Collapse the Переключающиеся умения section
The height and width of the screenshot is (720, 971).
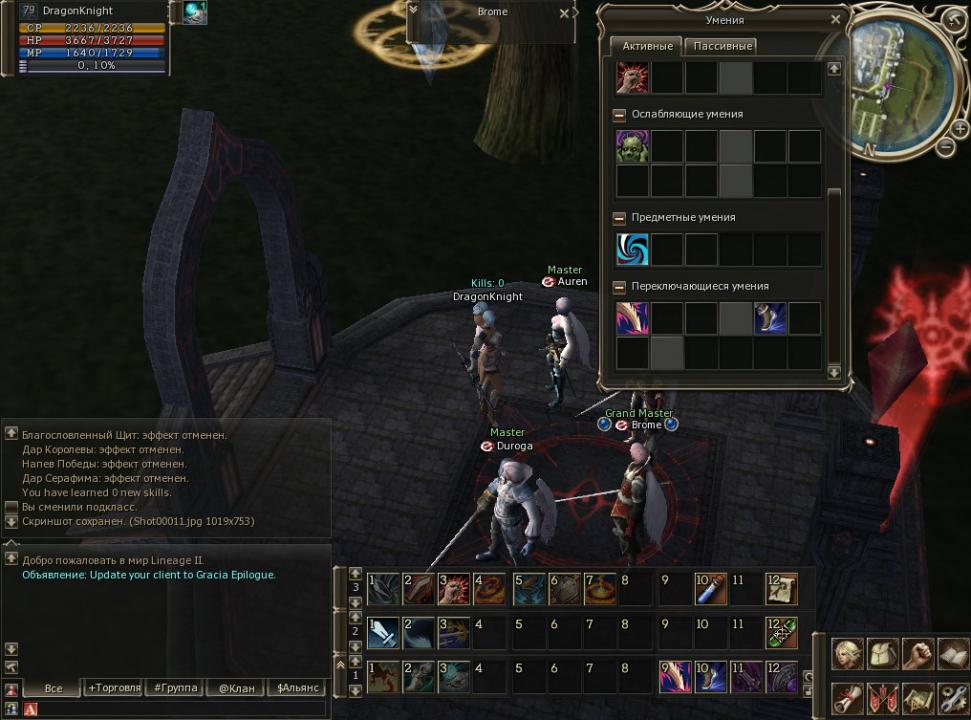620,287
